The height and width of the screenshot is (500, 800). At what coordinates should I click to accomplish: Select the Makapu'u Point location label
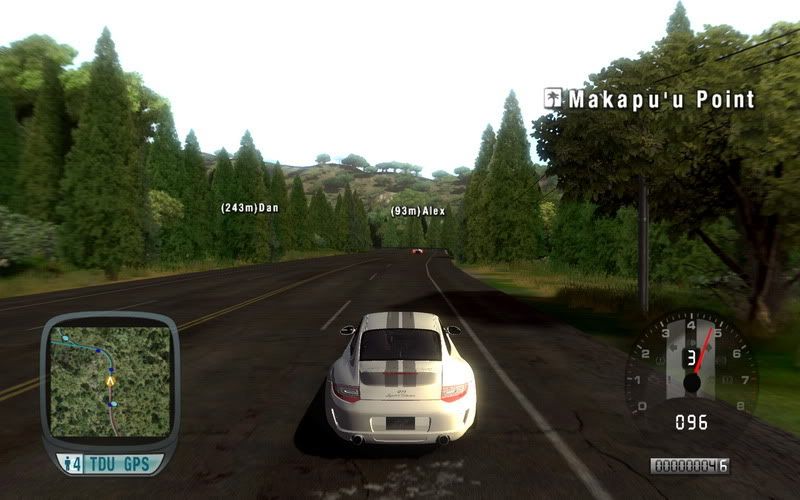[x=649, y=99]
